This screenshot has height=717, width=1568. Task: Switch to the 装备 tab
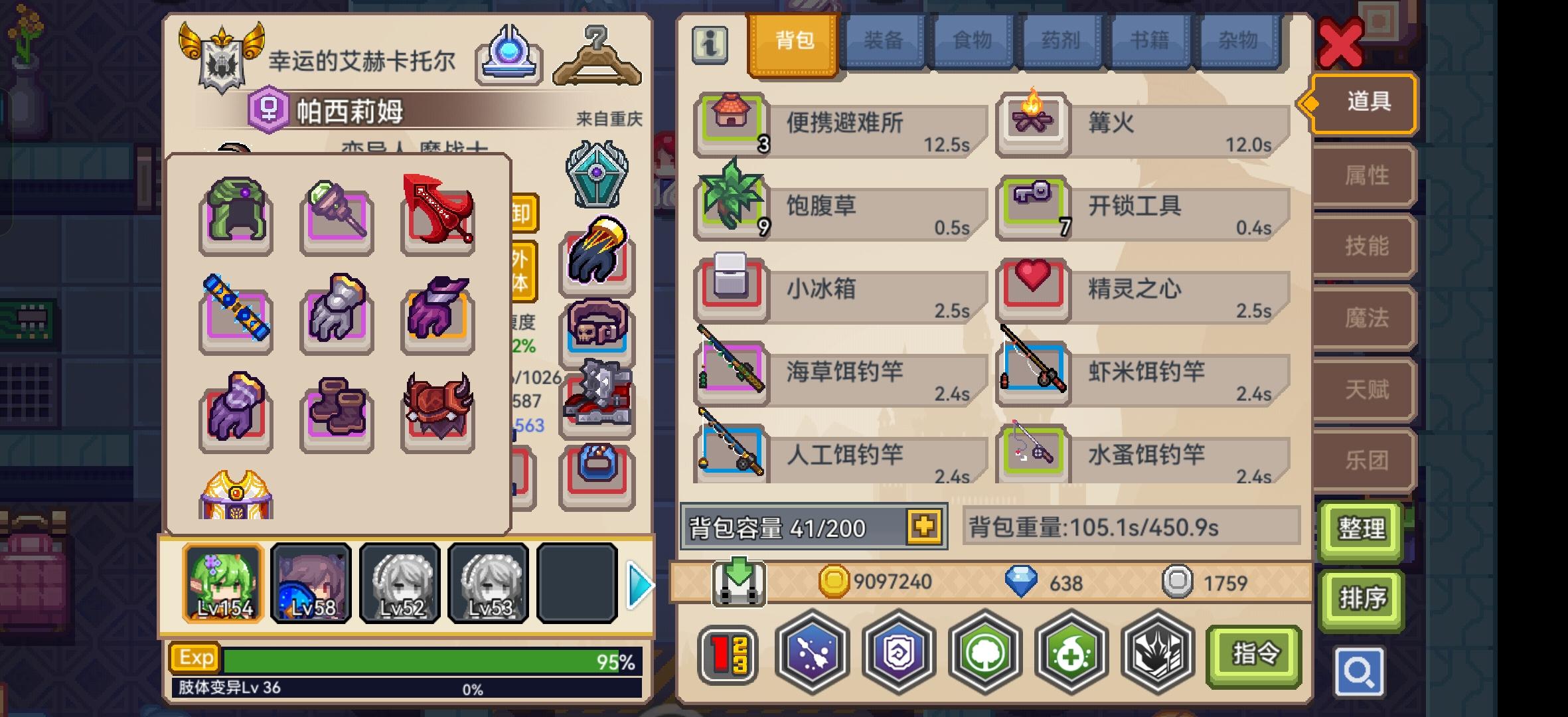click(883, 41)
